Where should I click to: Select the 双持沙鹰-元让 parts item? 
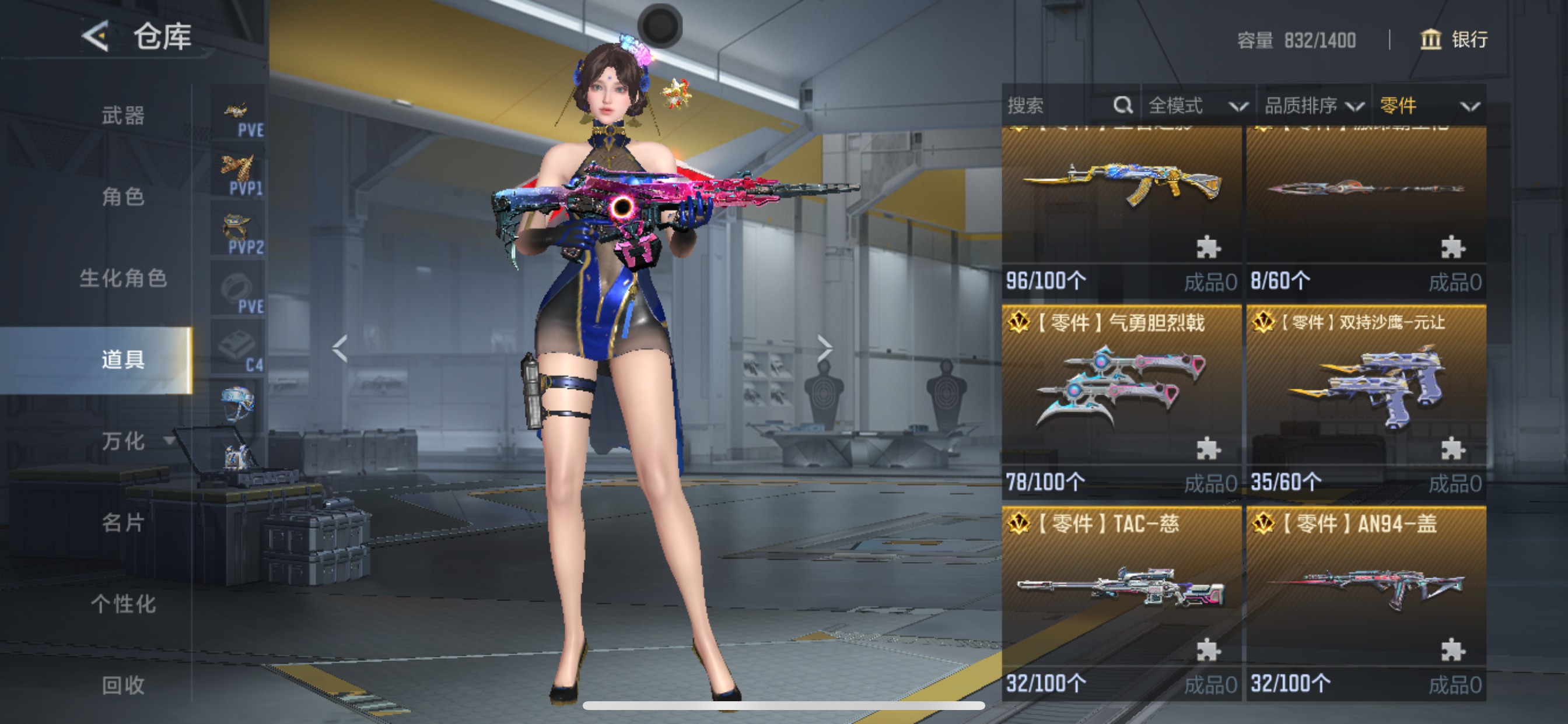pos(1366,399)
